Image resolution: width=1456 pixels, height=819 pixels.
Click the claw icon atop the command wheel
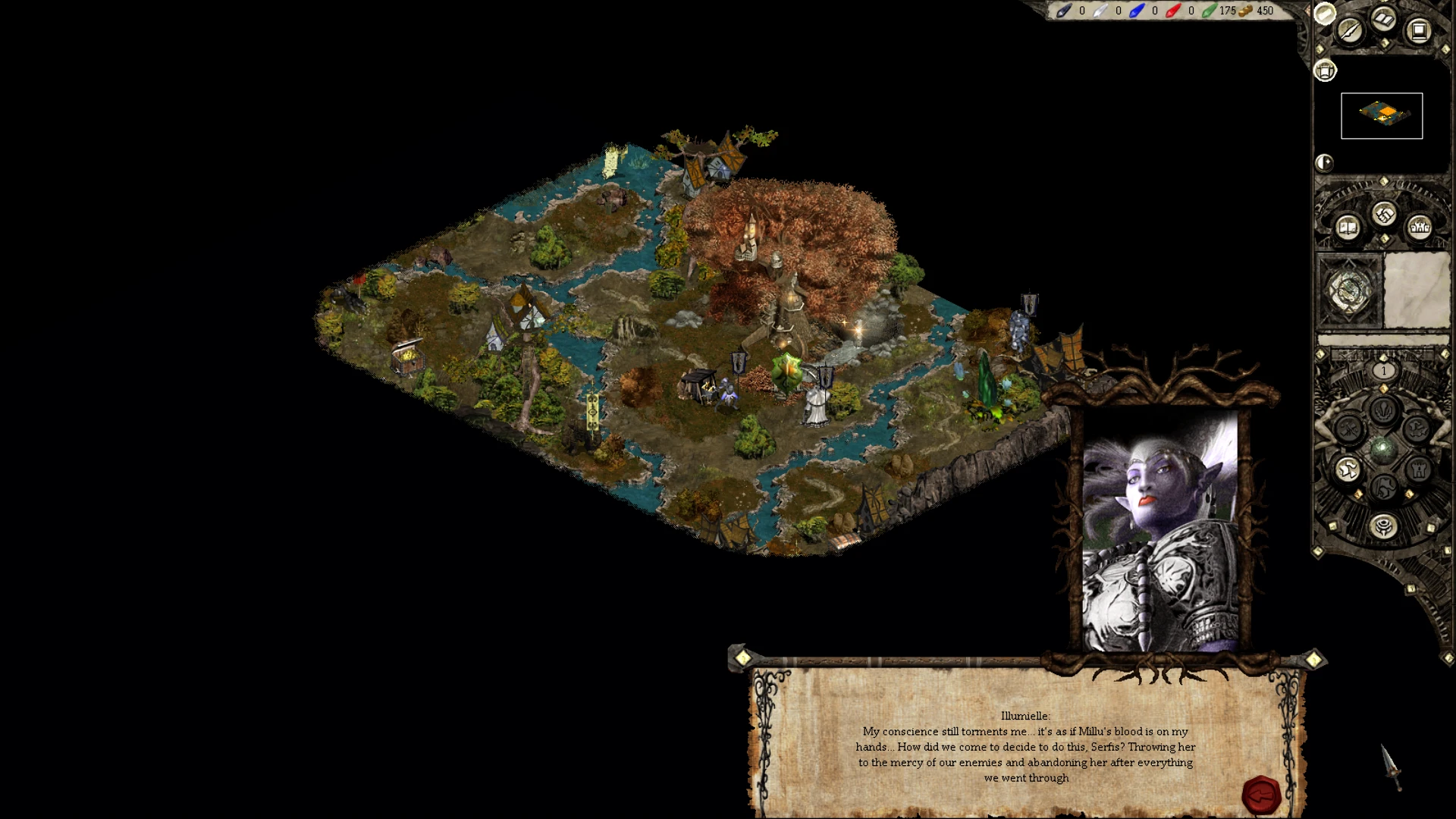(1382, 409)
